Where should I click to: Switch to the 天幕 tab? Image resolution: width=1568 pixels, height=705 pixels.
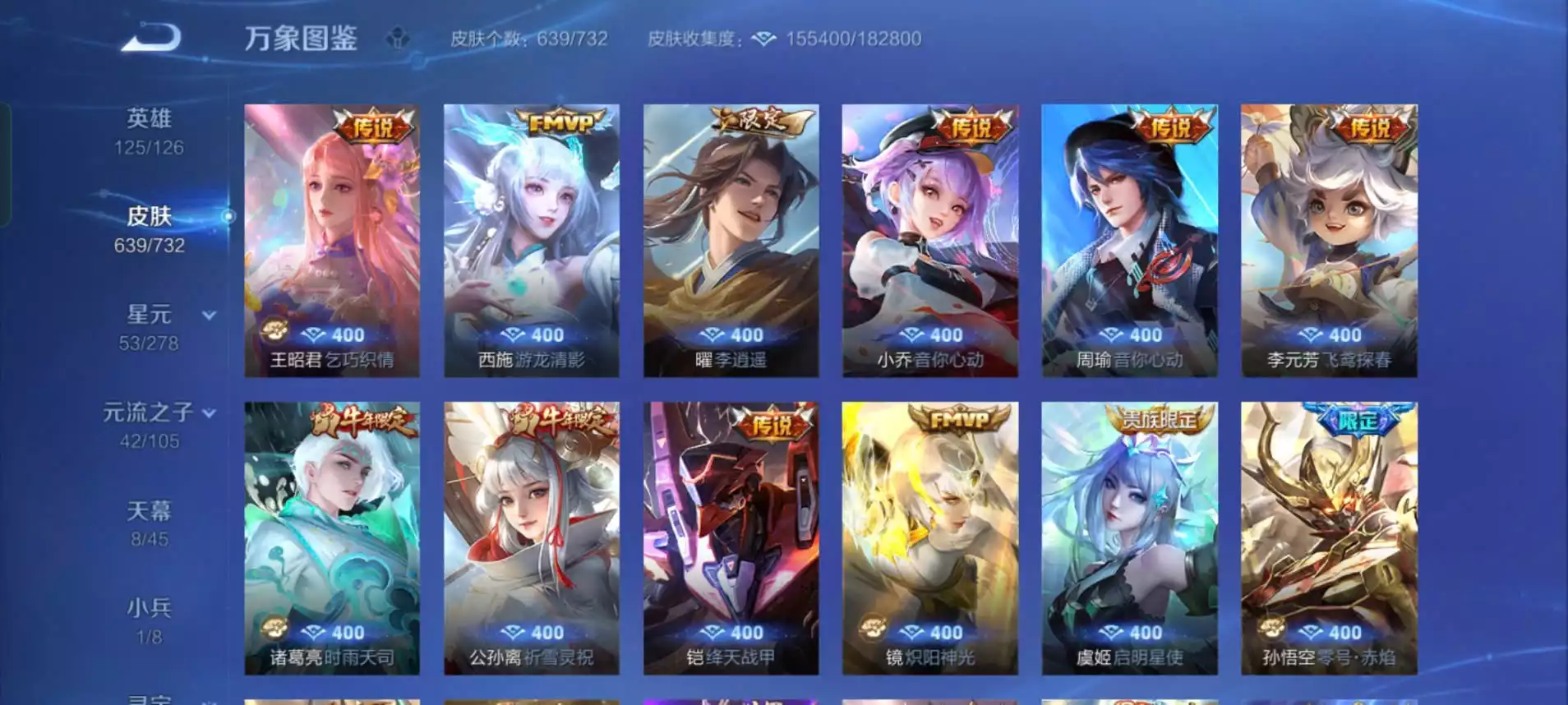click(x=149, y=523)
